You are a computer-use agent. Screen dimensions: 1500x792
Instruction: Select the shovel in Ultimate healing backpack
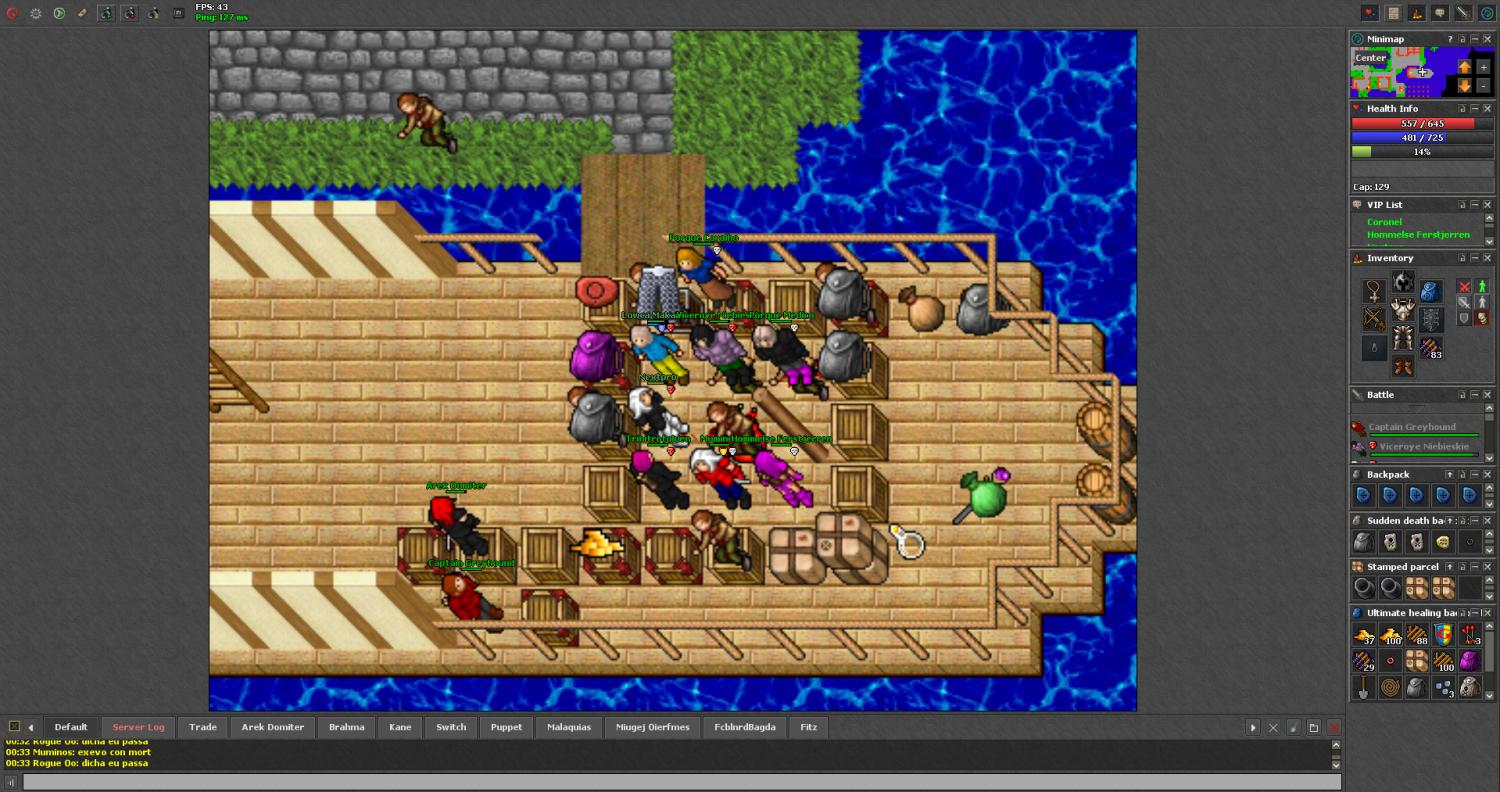coord(1362,687)
